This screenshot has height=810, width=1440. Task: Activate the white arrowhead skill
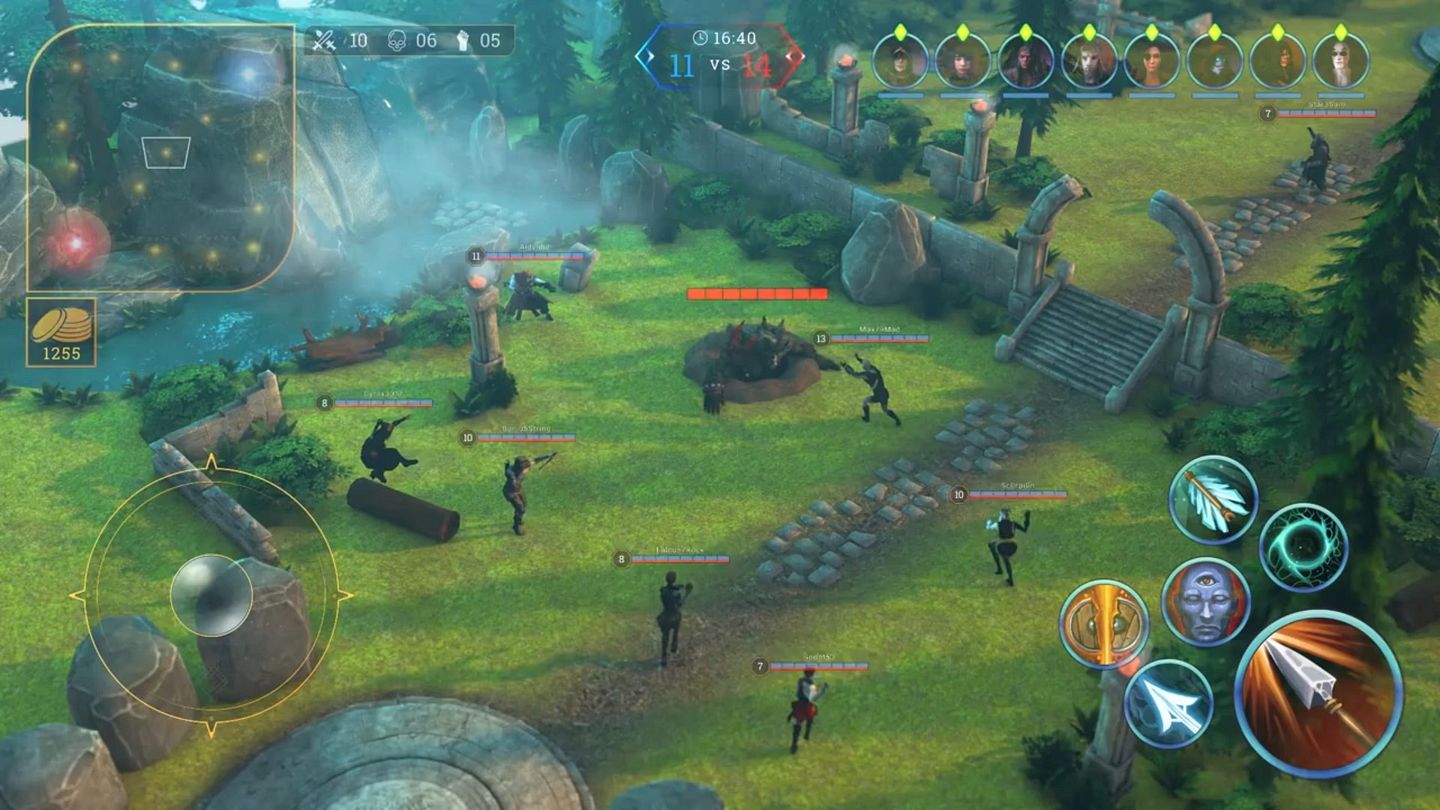pyautogui.click(x=1168, y=704)
